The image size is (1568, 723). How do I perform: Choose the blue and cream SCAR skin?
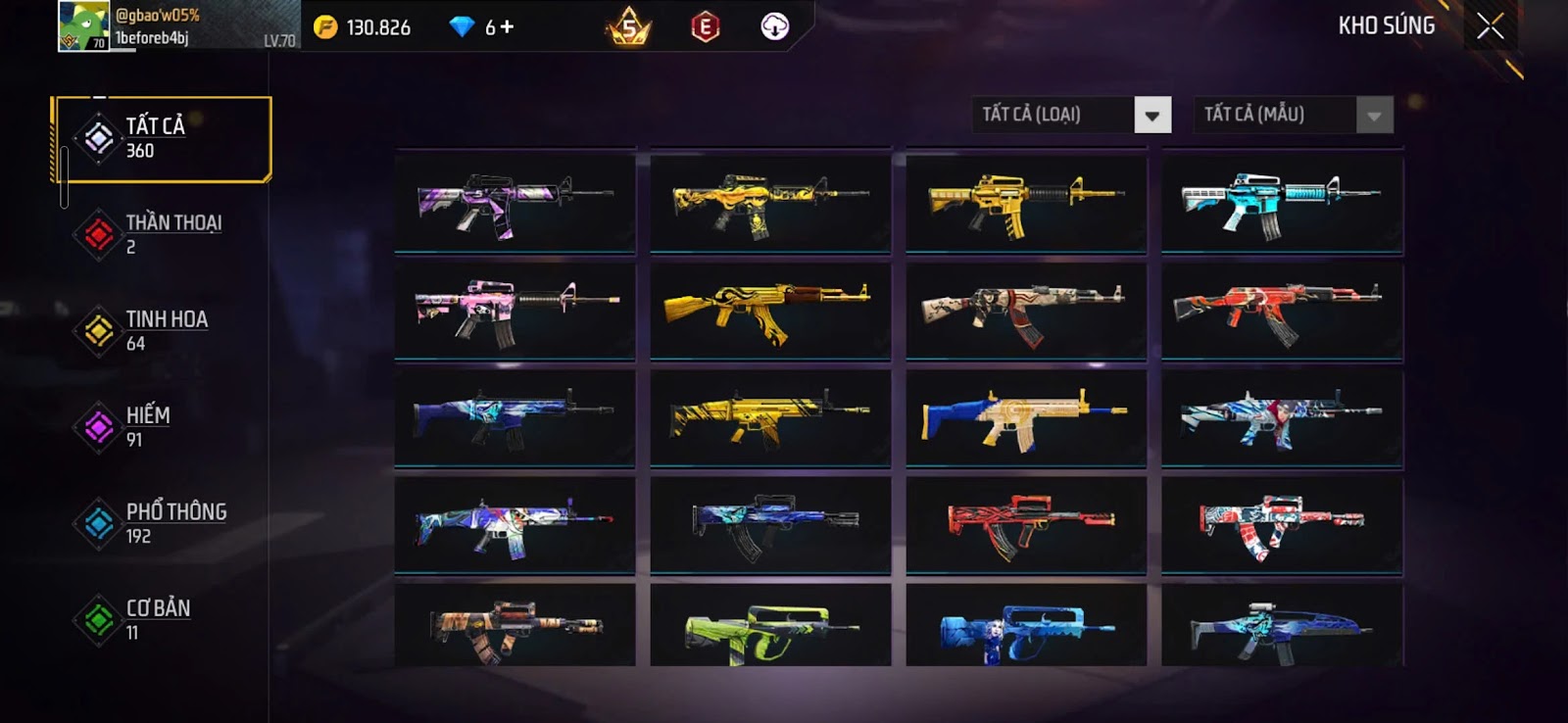(1025, 417)
